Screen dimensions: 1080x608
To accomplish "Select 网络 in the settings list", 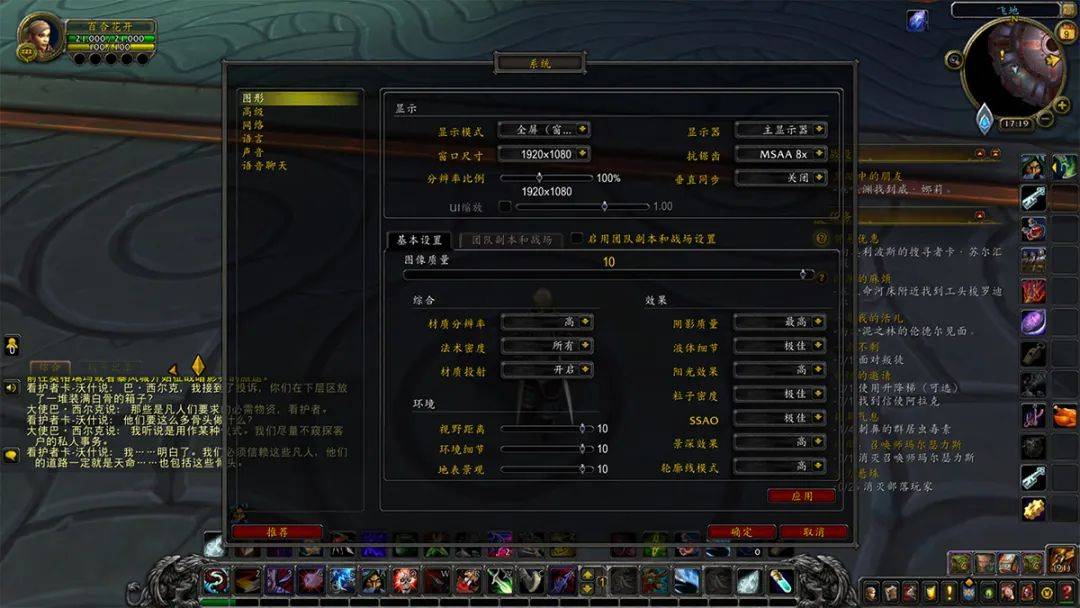I will click(253, 125).
